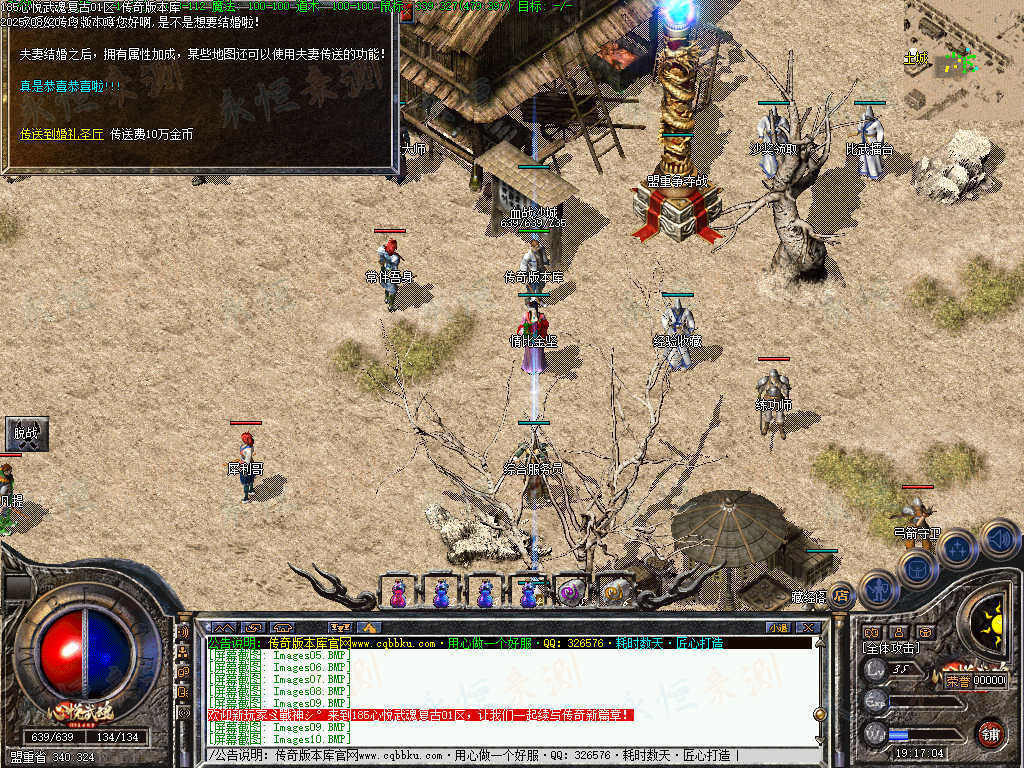Click the 小退 logout button
Screen dimensions: 1024x768
[x=778, y=627]
